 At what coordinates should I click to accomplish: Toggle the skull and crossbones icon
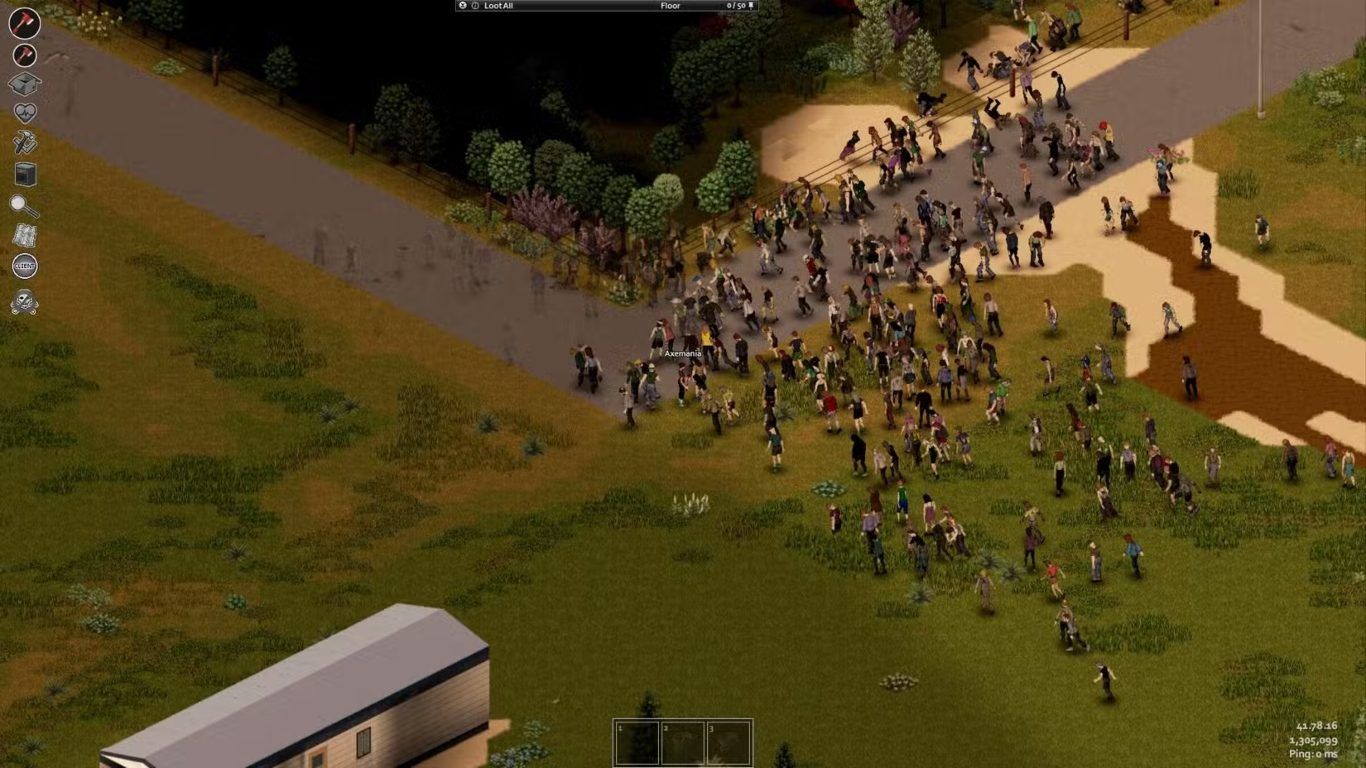pyautogui.click(x=24, y=301)
